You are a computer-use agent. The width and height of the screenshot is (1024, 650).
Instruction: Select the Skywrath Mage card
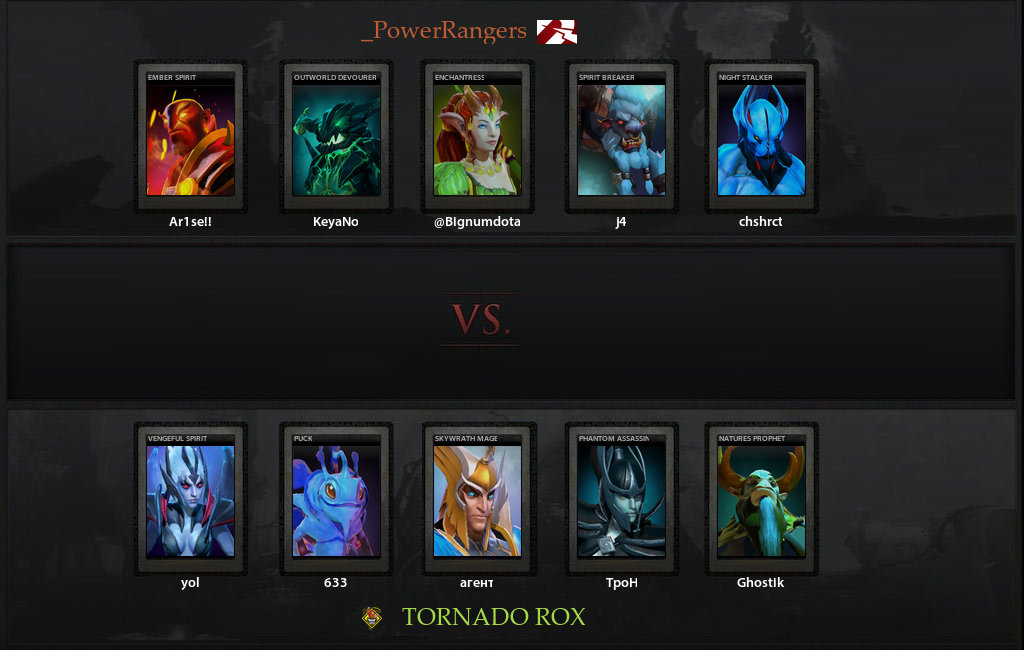tap(477, 500)
